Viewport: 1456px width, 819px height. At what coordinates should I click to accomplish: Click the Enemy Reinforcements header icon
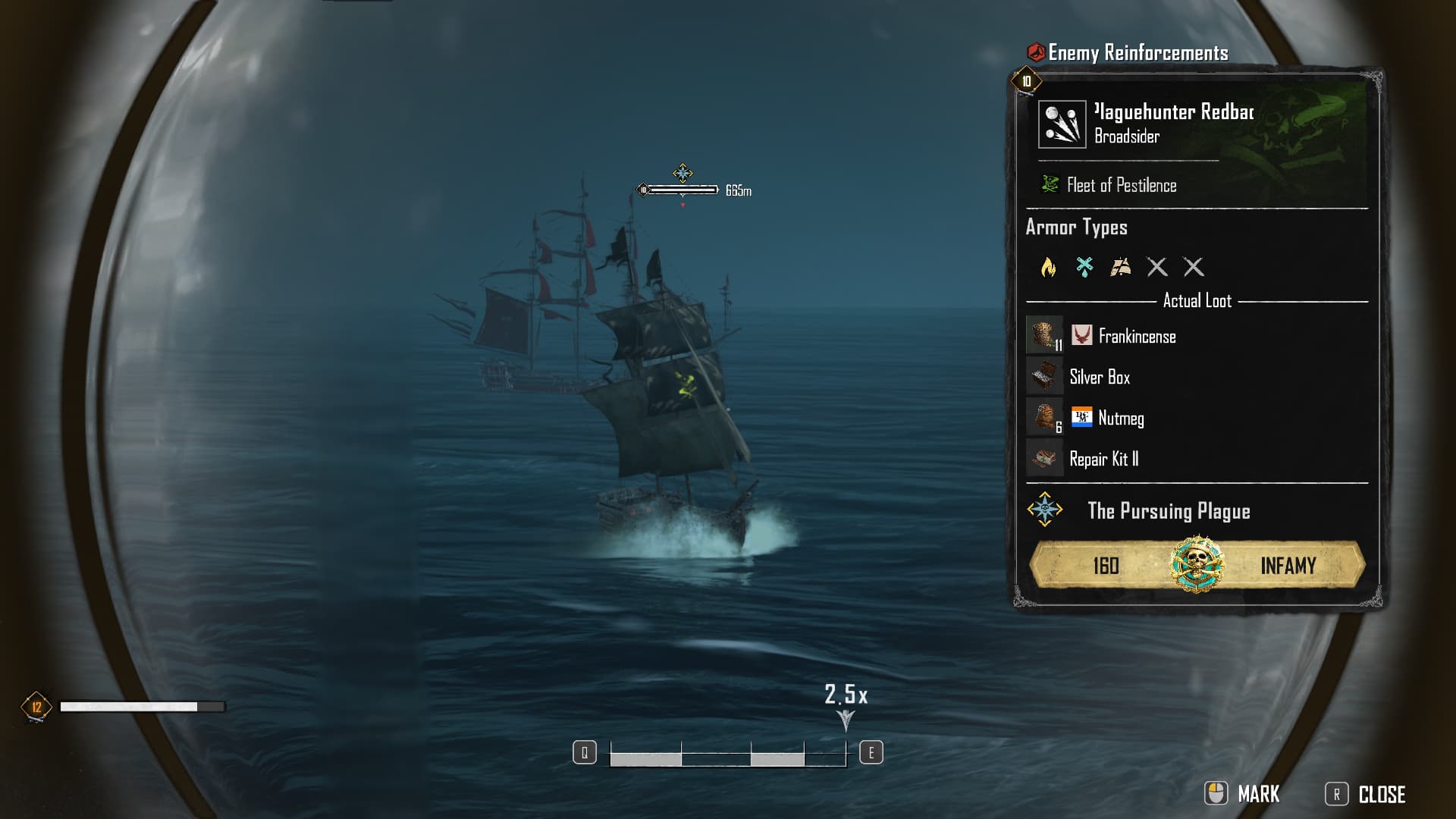(x=1036, y=52)
